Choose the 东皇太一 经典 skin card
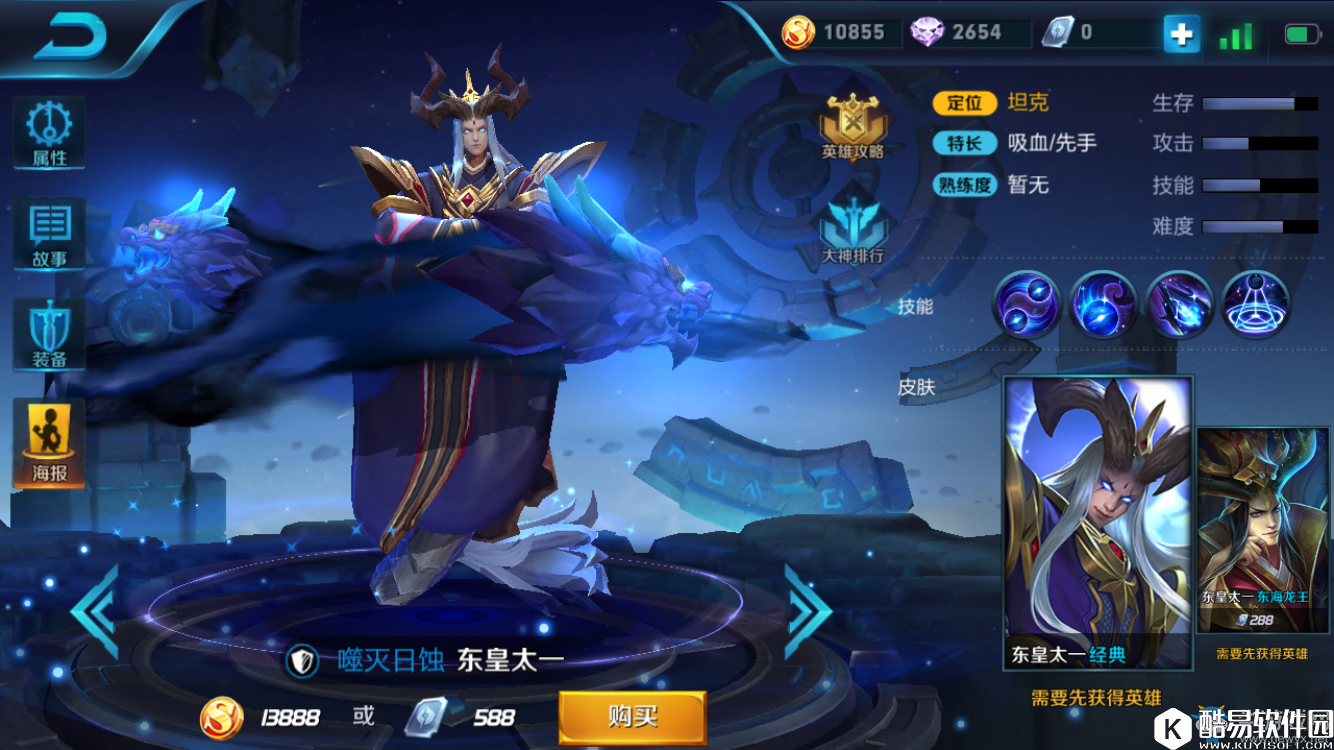Screen dimensions: 1334x750 [1098, 522]
